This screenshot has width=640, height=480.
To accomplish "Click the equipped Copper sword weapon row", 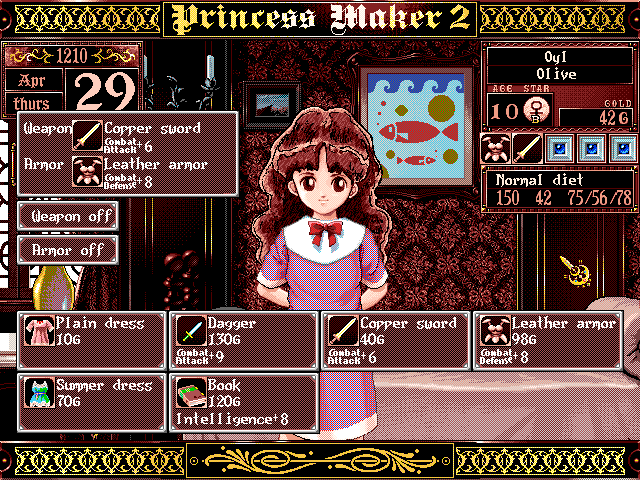I will (150, 135).
